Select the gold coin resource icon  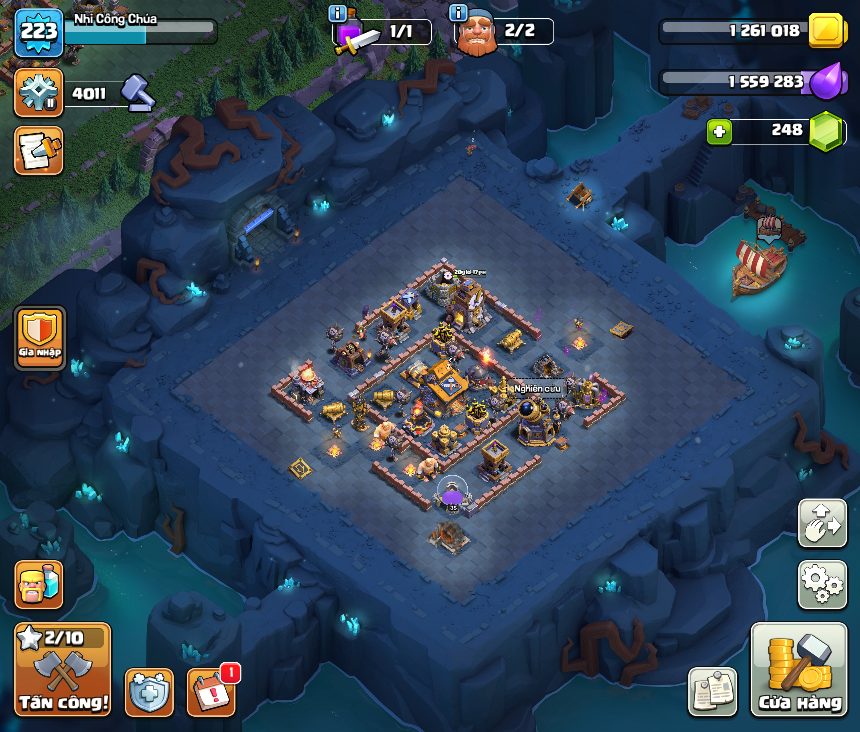[827, 31]
